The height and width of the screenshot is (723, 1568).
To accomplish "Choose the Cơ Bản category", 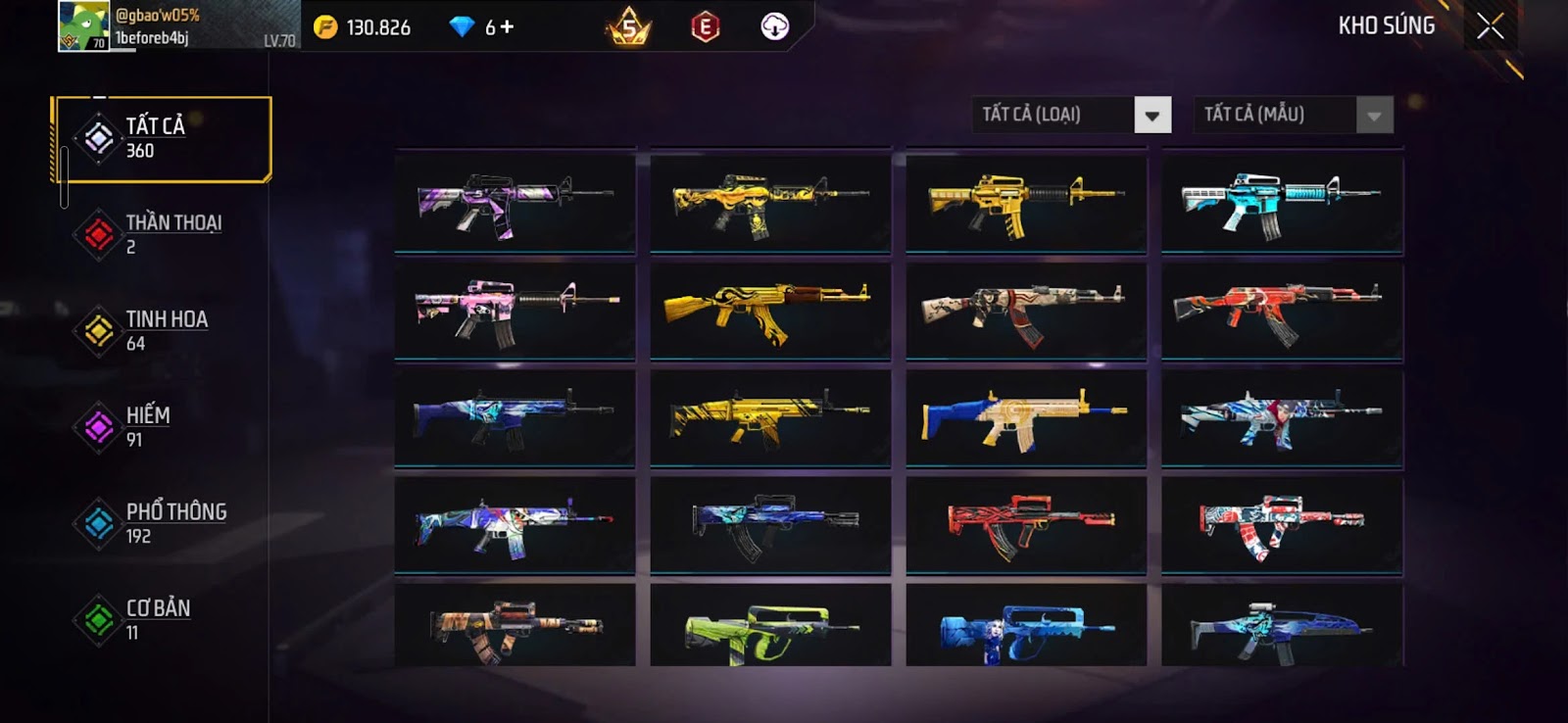I will [x=162, y=619].
